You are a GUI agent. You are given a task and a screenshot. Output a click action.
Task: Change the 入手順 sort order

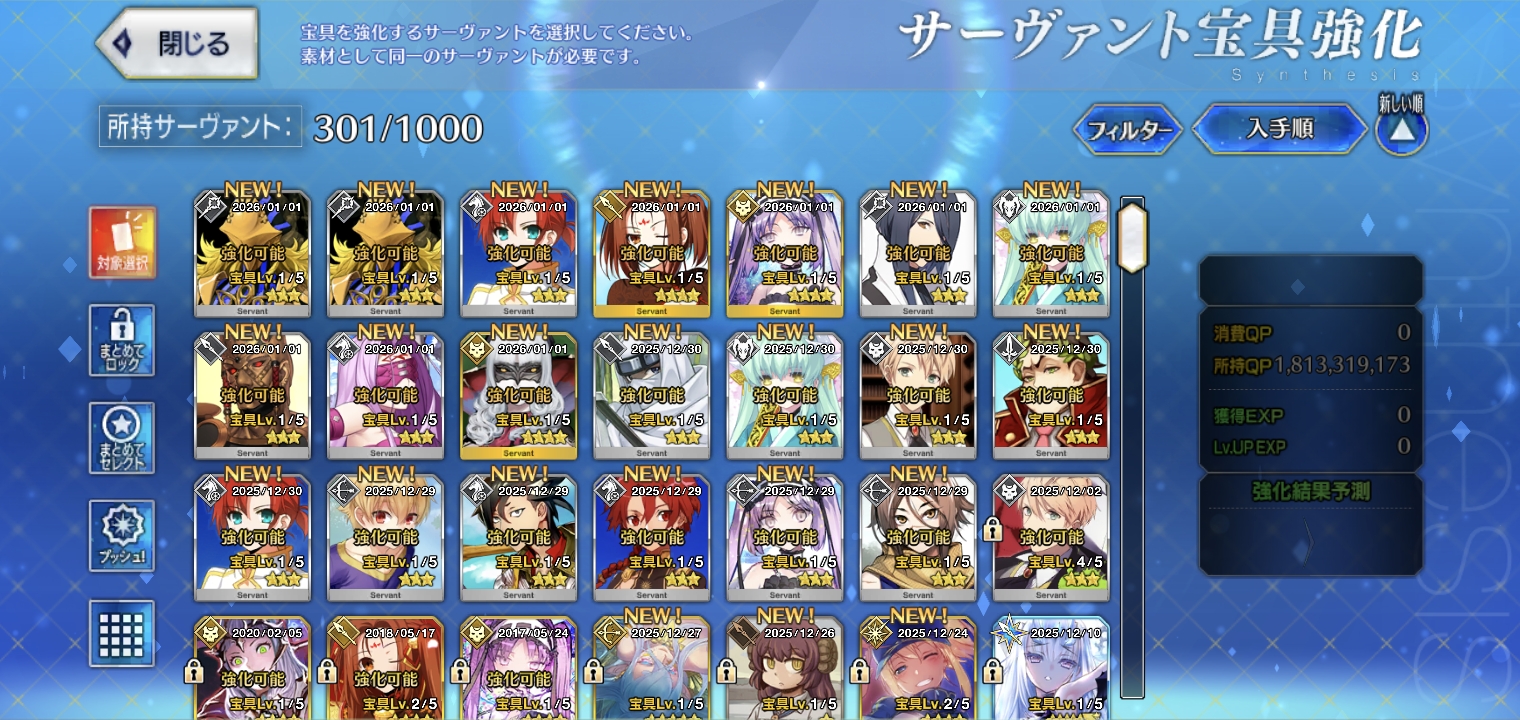click(x=1279, y=129)
